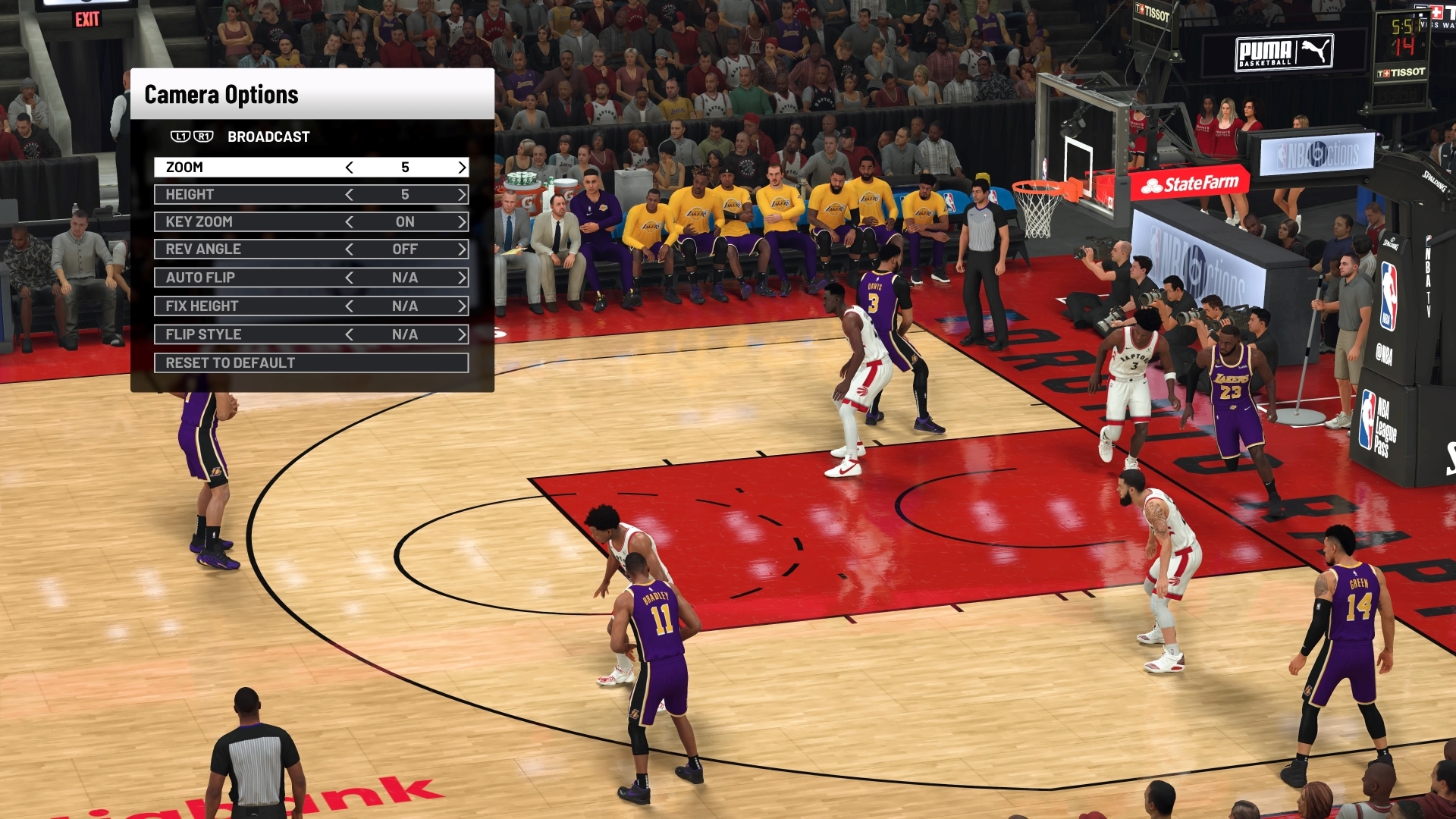Select the Auto Flip row
This screenshot has height=819, width=1456.
[x=227, y=278]
